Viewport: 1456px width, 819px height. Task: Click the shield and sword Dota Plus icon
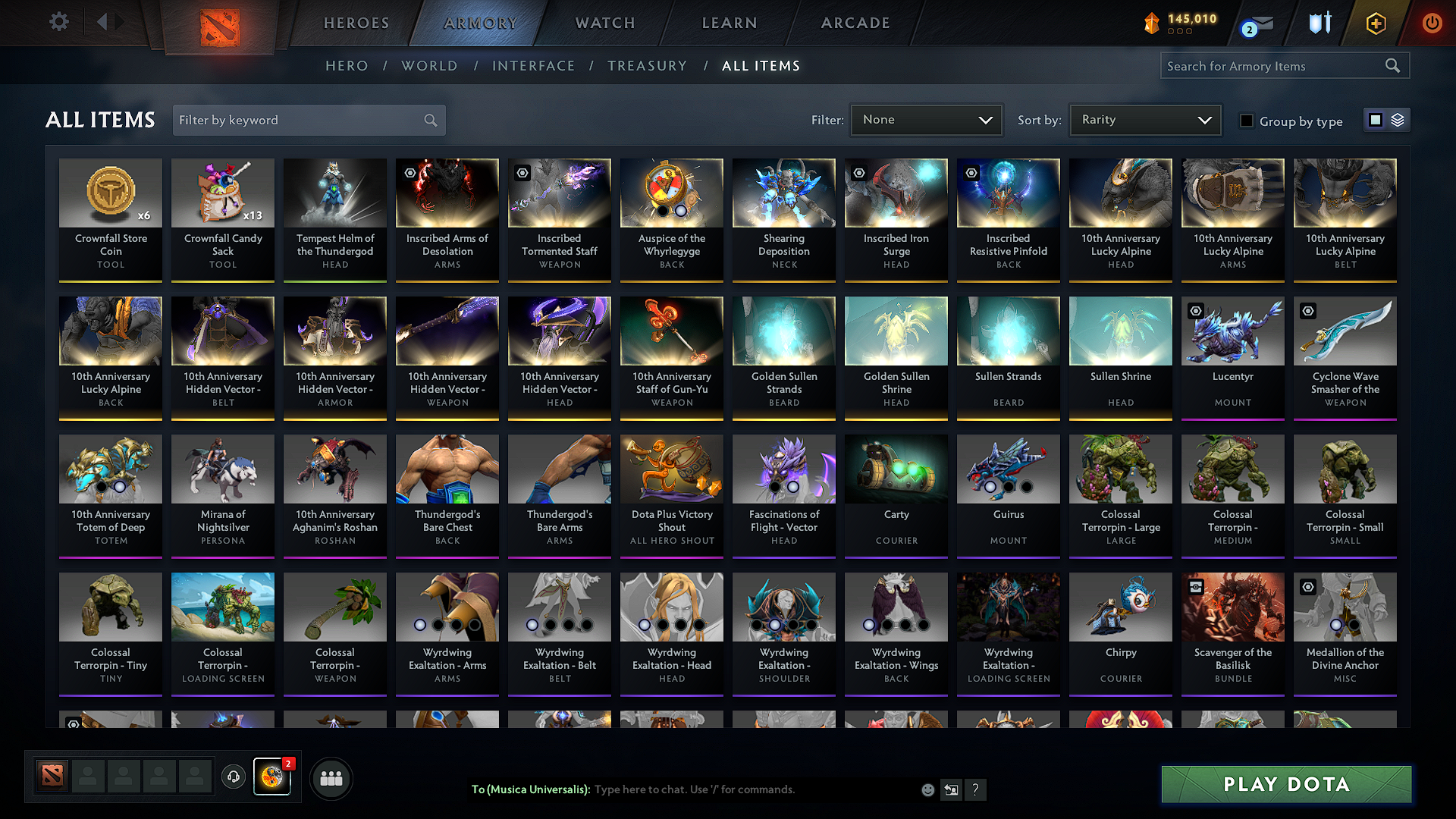click(x=1319, y=23)
